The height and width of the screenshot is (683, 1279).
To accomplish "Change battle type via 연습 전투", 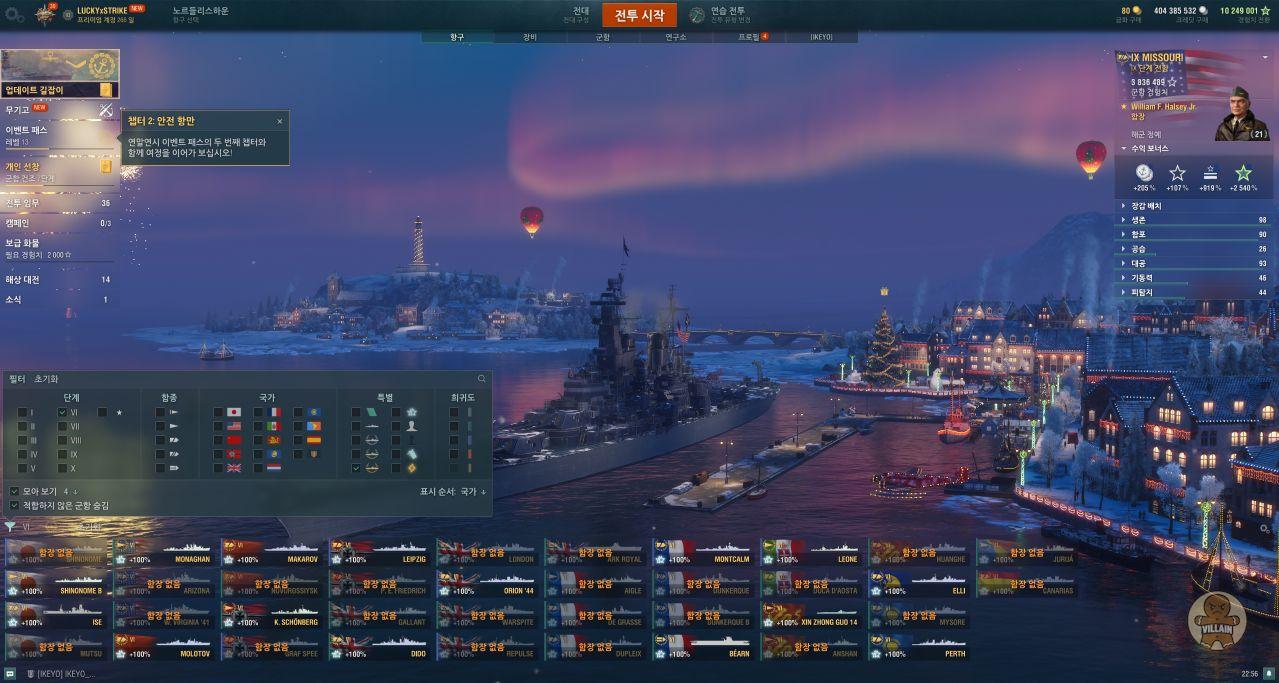I will pos(727,14).
